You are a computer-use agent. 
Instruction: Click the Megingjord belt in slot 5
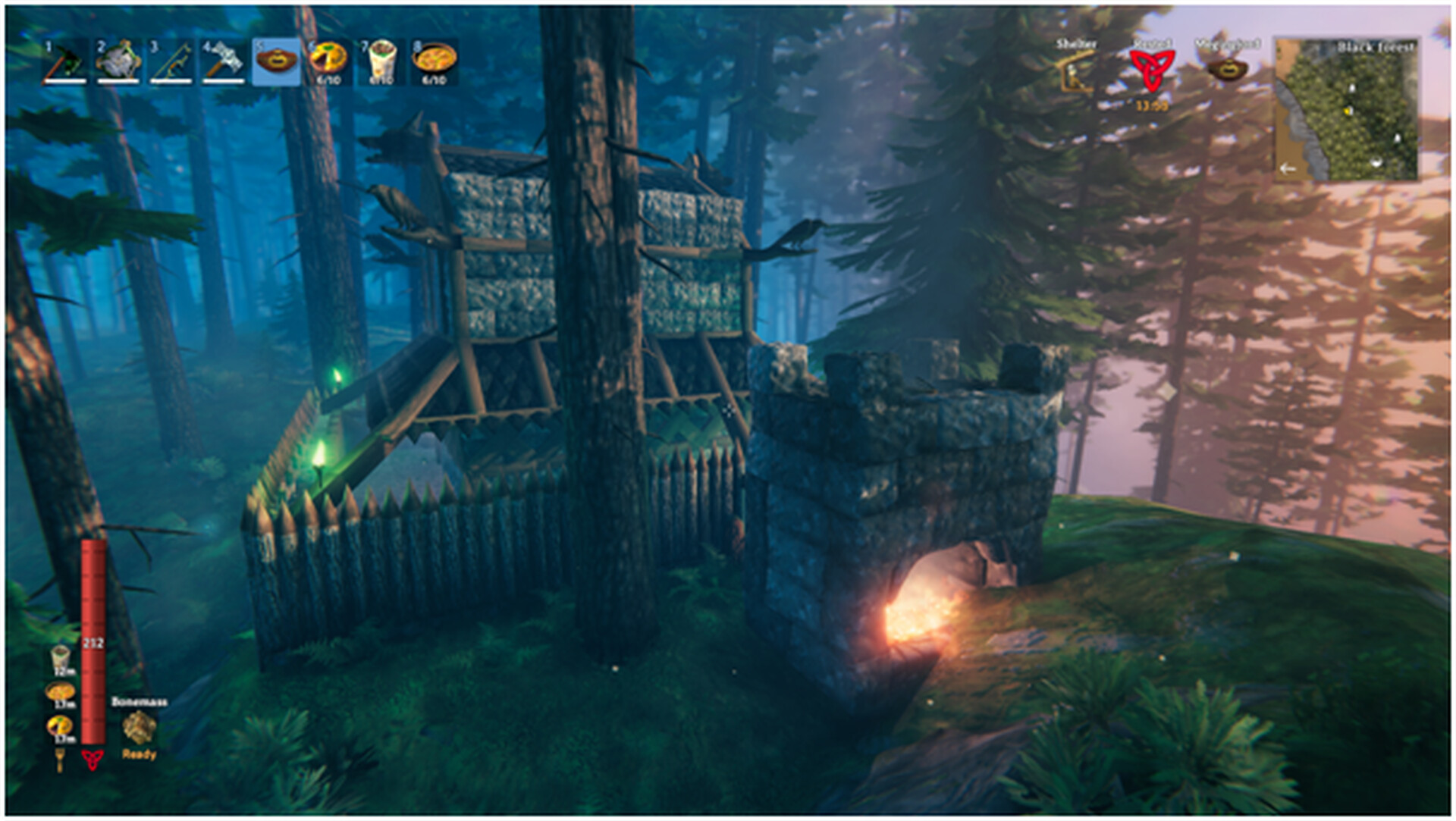click(x=278, y=61)
